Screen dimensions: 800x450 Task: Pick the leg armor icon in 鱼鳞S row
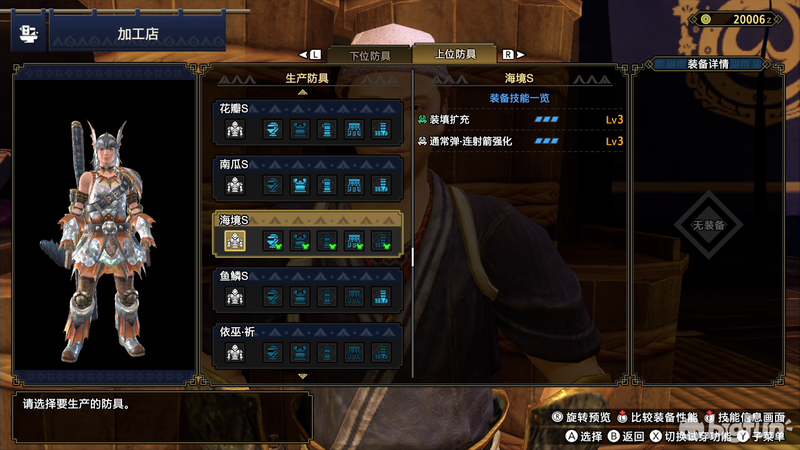pyautogui.click(x=381, y=296)
